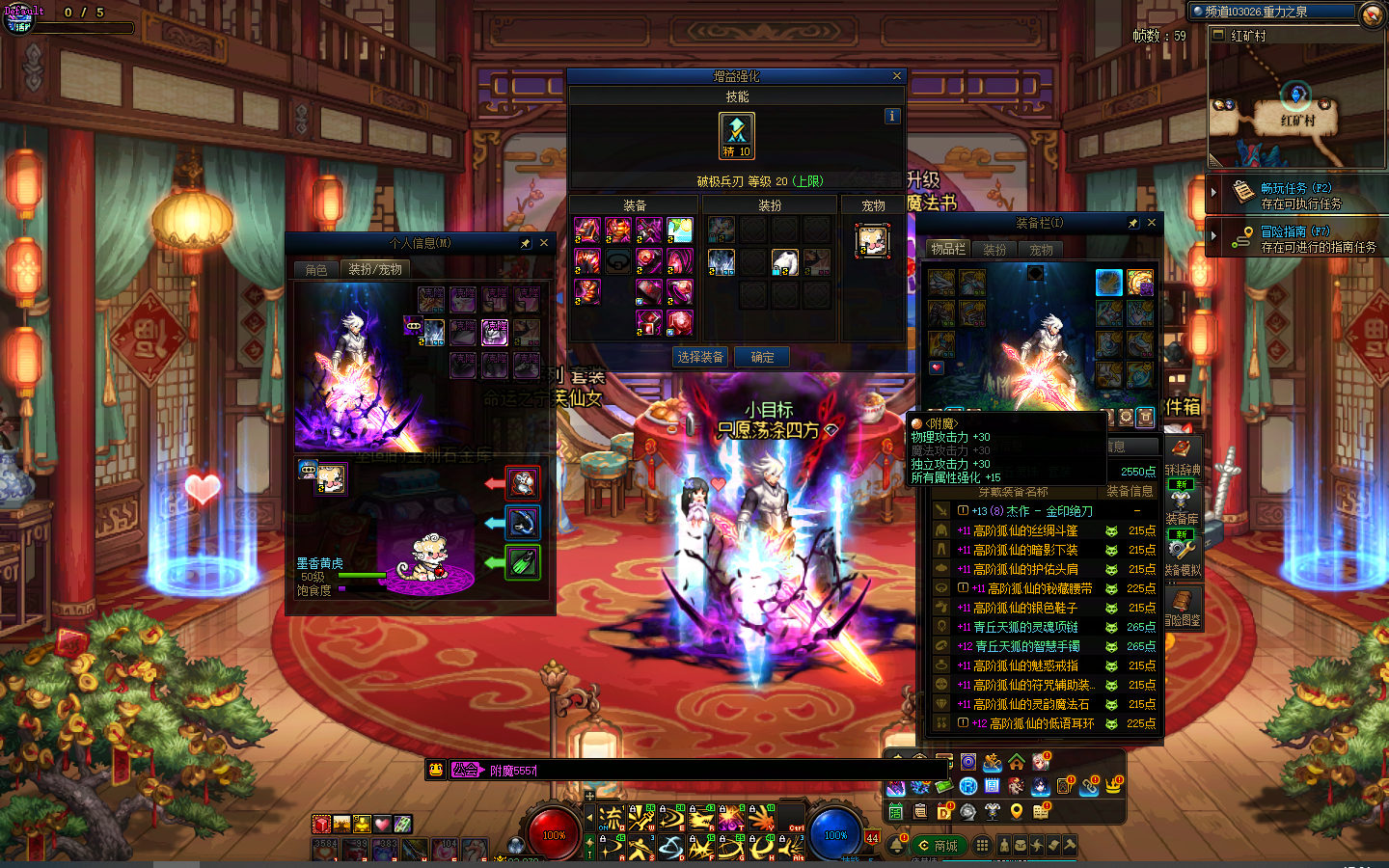This screenshot has height=868, width=1389.
Task: Select the 装扮/宠物 tab
Action: tap(375, 270)
